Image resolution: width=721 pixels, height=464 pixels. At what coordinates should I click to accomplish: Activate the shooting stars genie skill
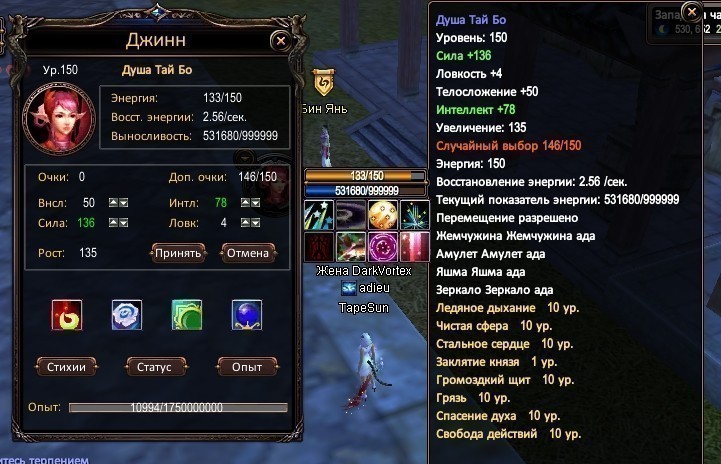[x=320, y=215]
